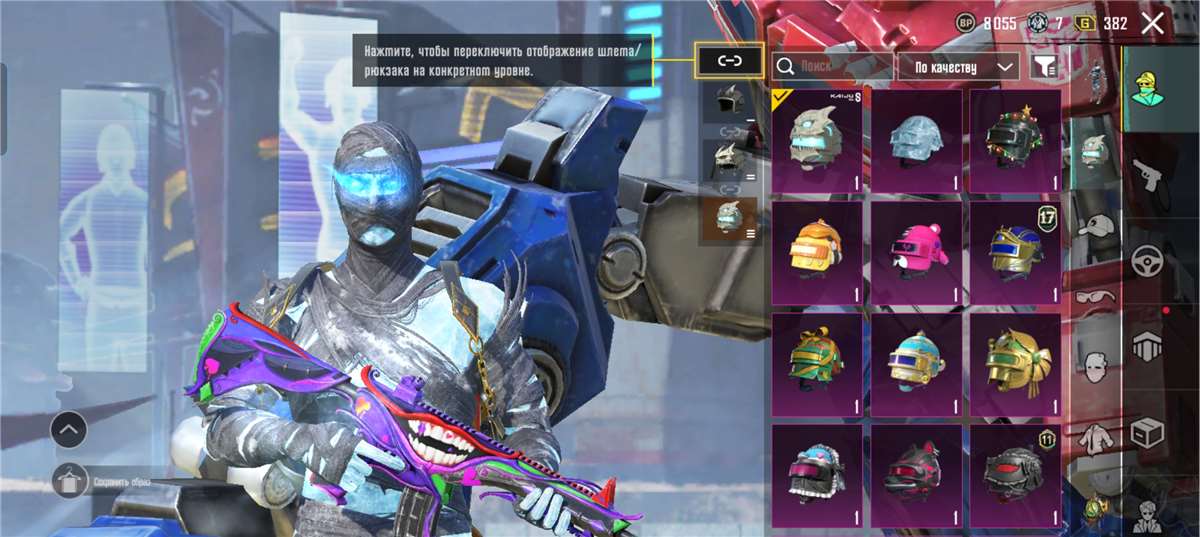Pick the pink helmet skin
1200x537 pixels.
915,251
